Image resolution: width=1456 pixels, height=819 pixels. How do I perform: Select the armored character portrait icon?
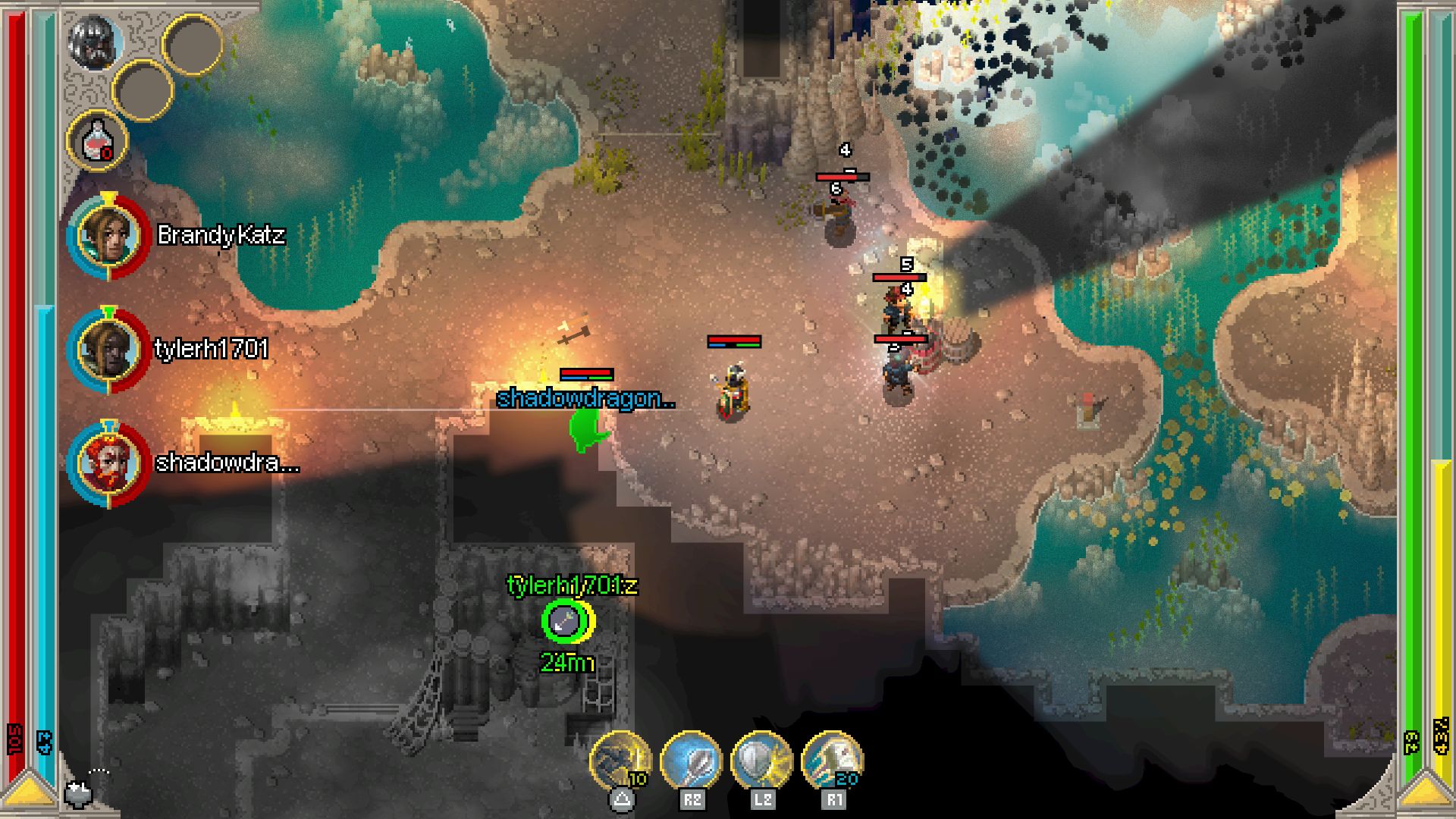(96, 42)
